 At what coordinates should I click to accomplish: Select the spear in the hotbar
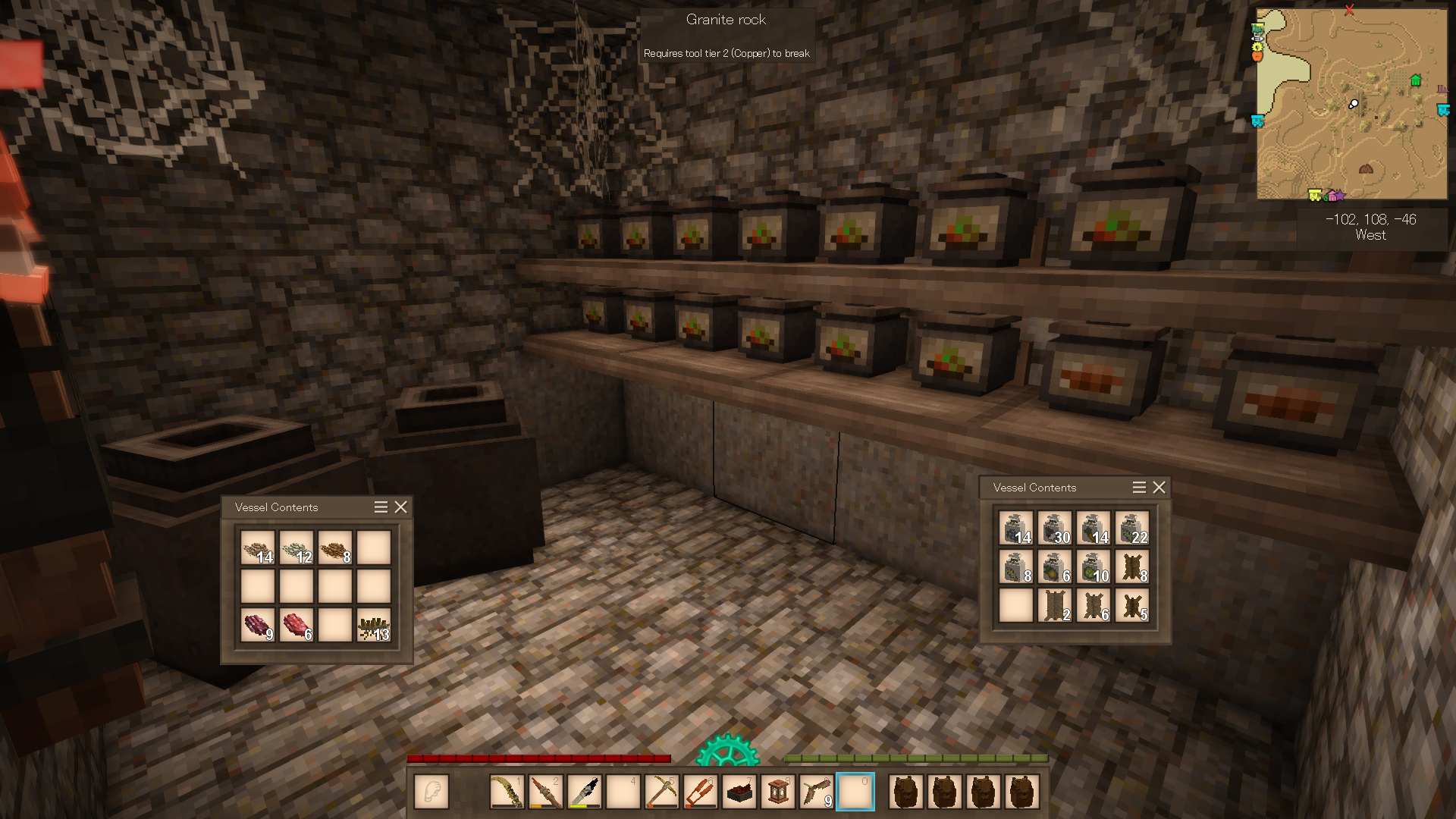[546, 792]
